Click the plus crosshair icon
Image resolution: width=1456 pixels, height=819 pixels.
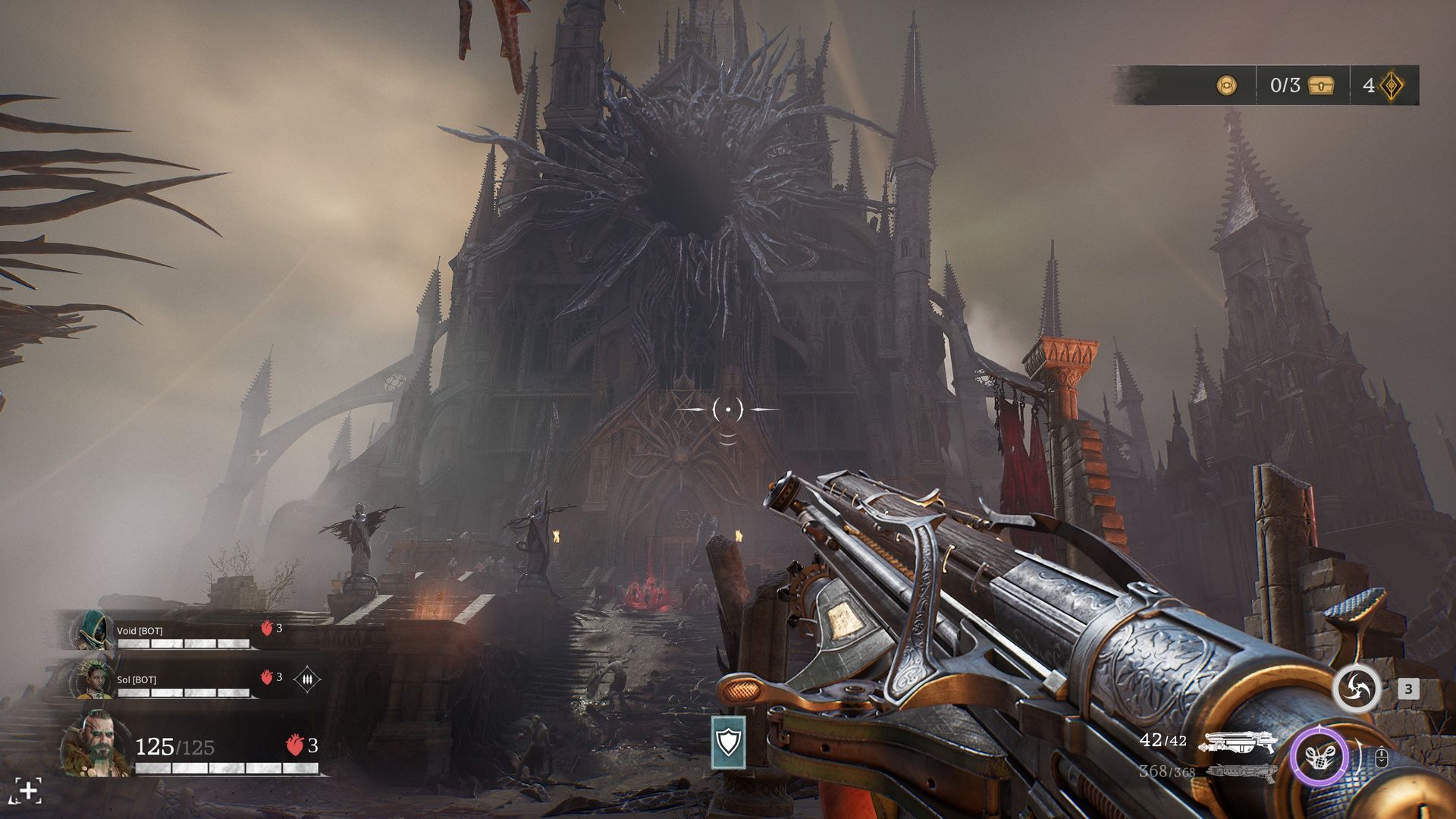[x=27, y=791]
